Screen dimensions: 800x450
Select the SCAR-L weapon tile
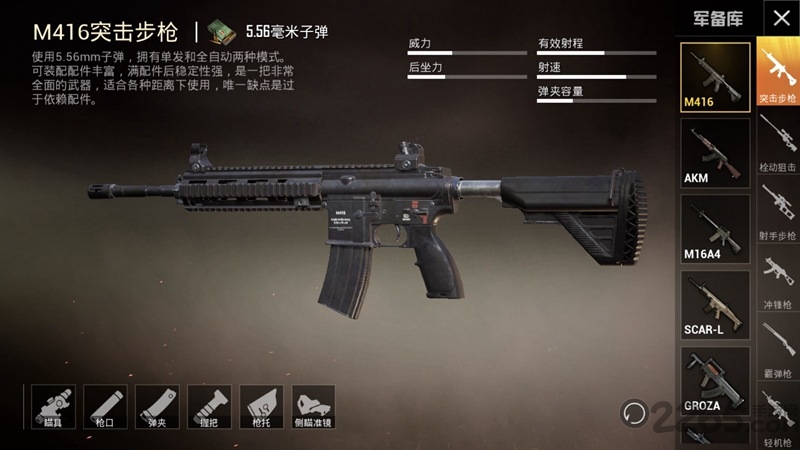(715, 304)
